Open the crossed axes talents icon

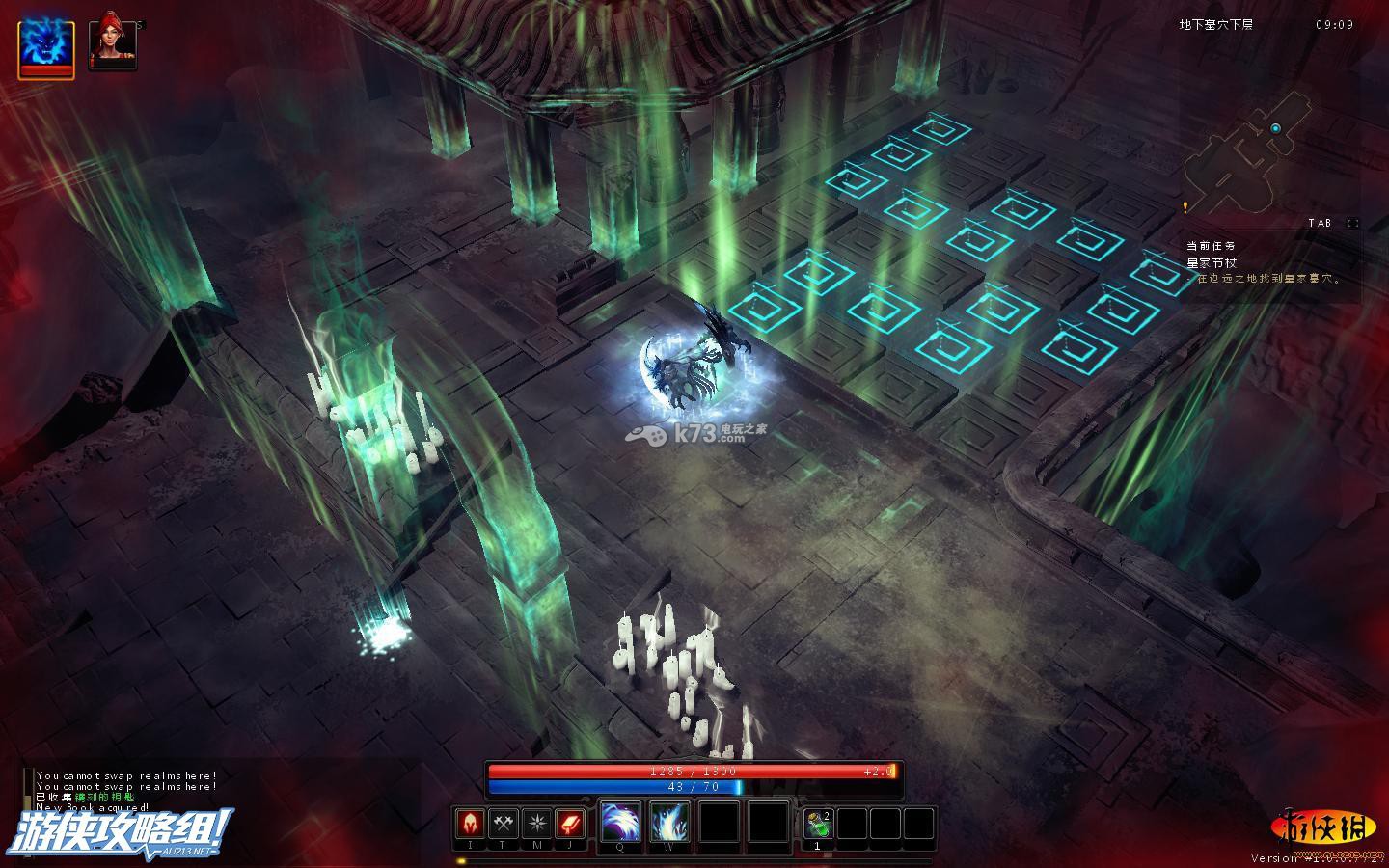pyautogui.click(x=503, y=825)
